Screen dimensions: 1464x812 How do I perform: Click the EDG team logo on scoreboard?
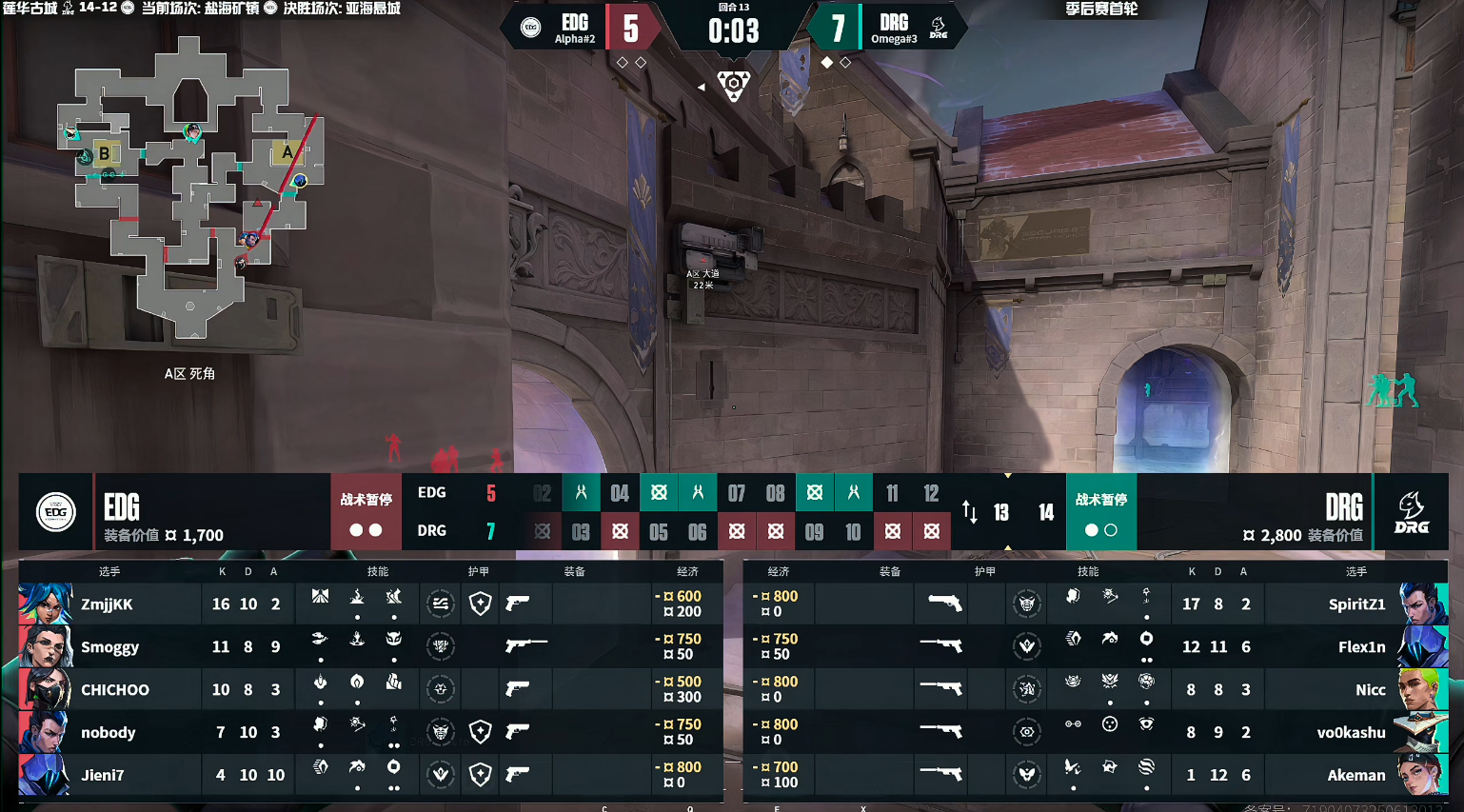(x=56, y=512)
